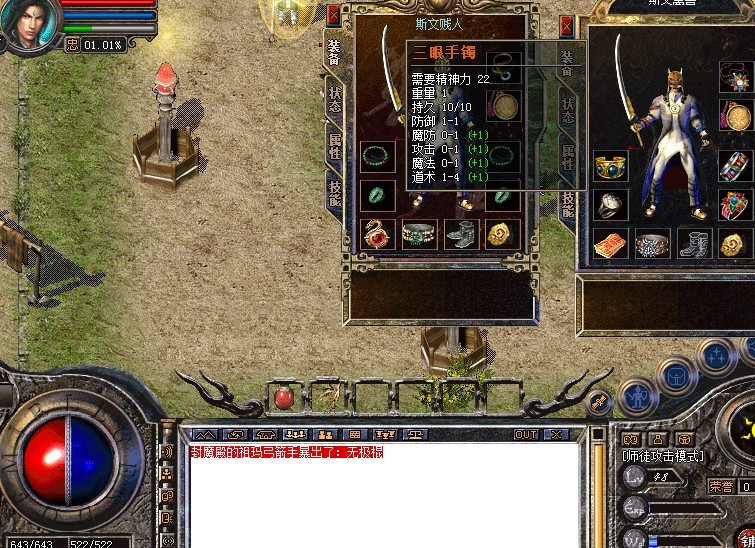Select the ruby snake ring slot
755x548 pixels.
tap(377, 234)
